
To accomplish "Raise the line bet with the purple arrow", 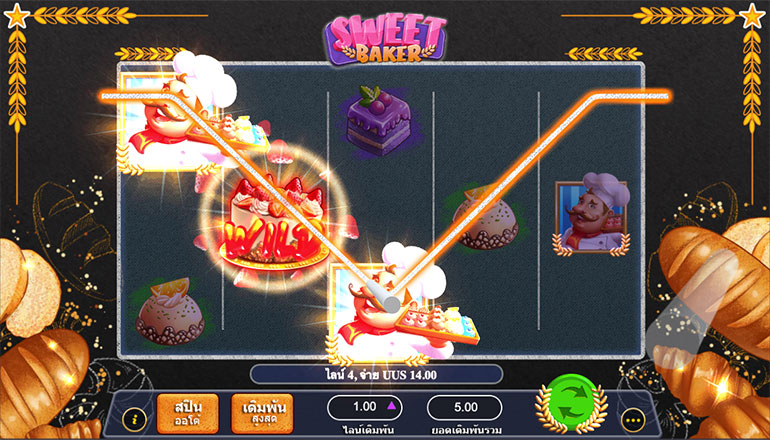I will 392,407.
